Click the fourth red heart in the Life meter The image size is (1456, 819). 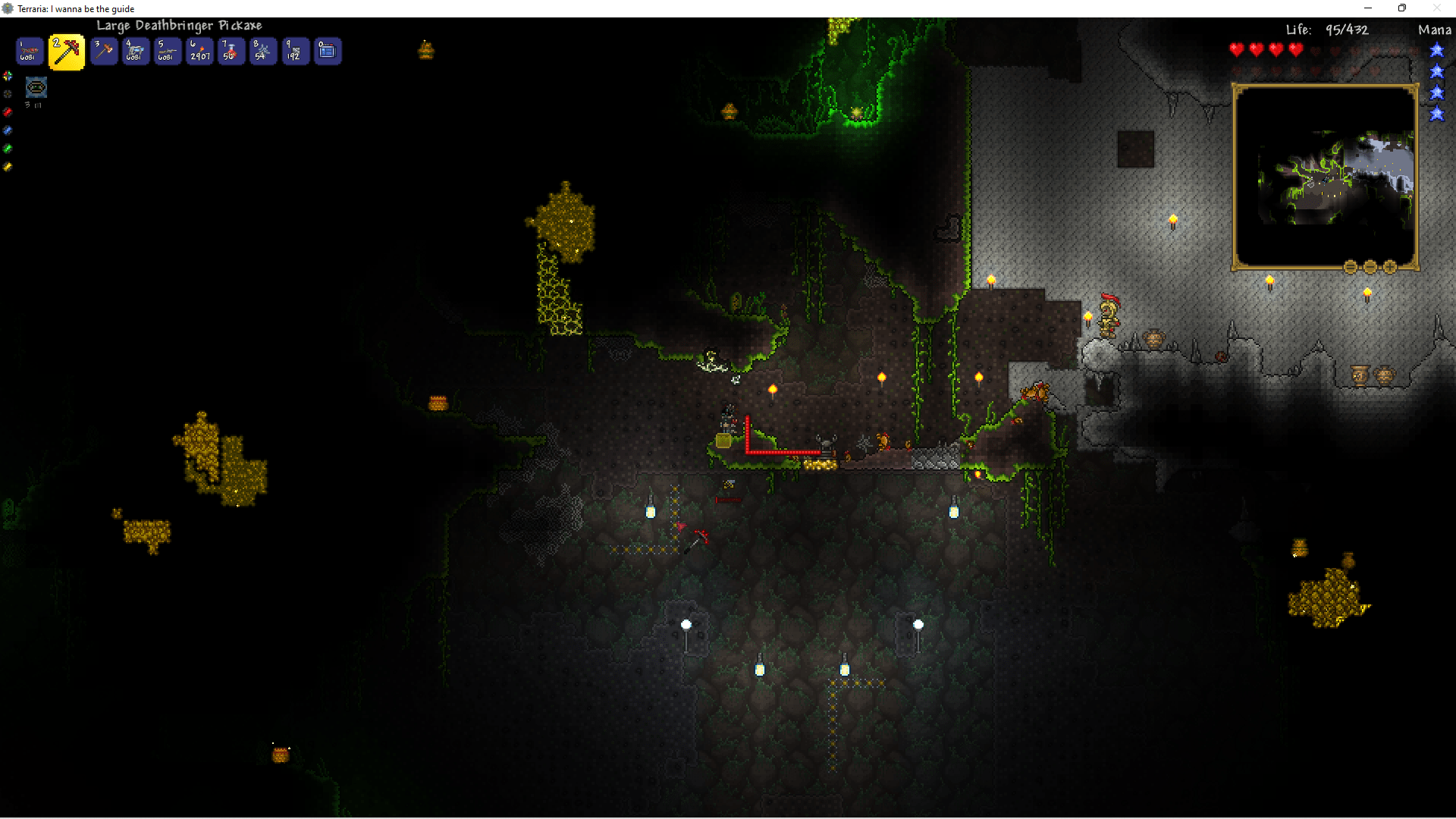click(x=1295, y=49)
